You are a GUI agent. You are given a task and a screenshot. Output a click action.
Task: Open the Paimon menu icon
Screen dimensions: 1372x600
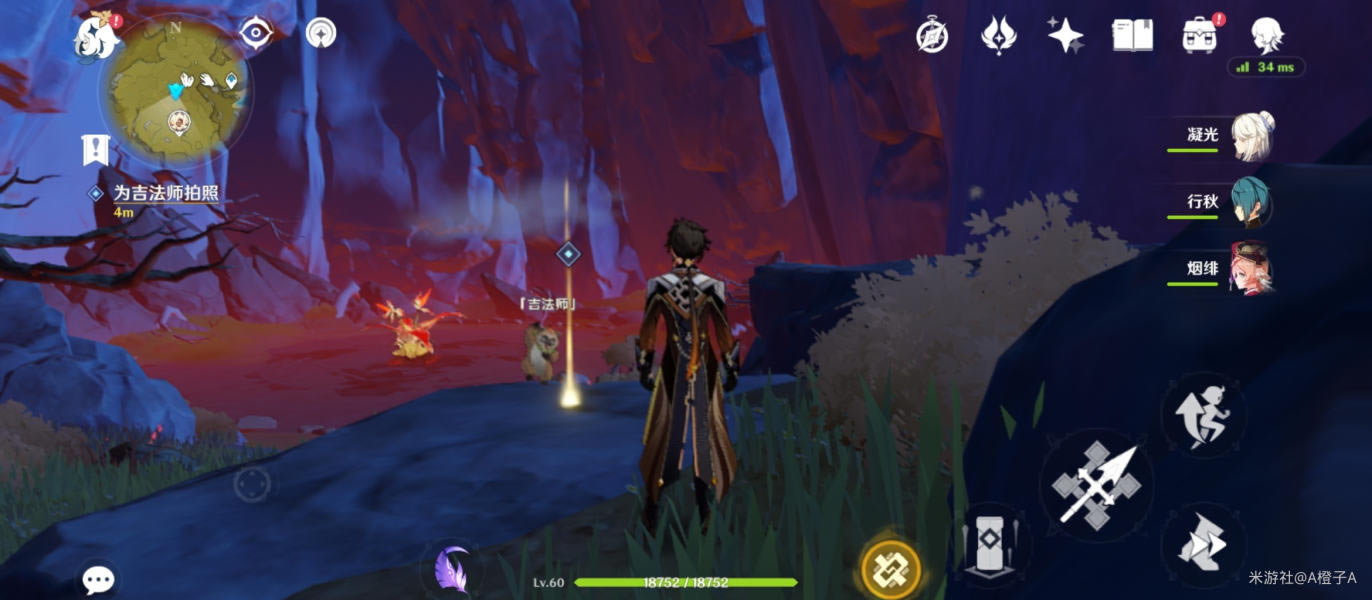98,36
